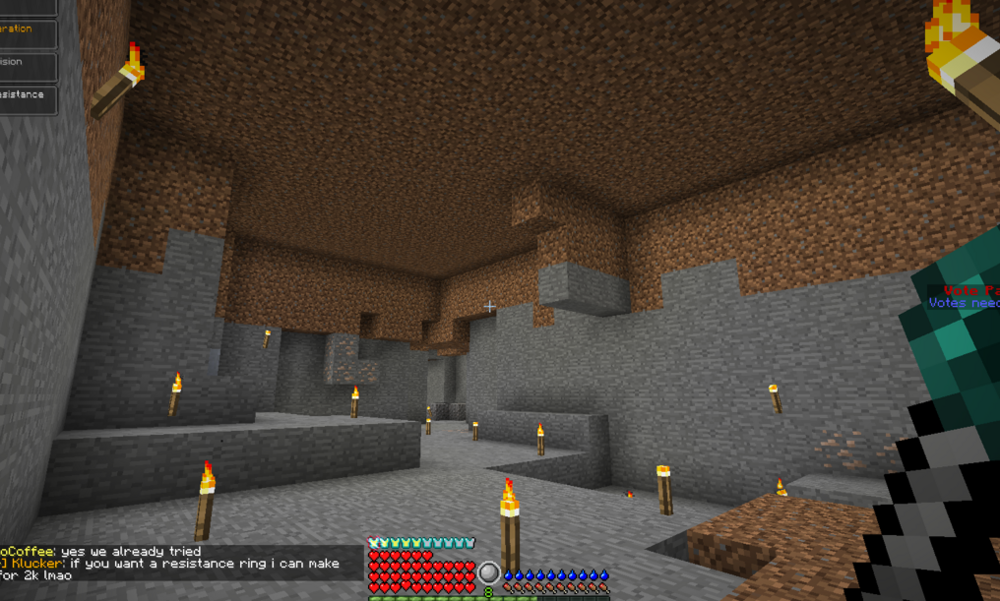
Task: Select the "yes we already tried" chat line
Action: pyautogui.click(x=110, y=551)
